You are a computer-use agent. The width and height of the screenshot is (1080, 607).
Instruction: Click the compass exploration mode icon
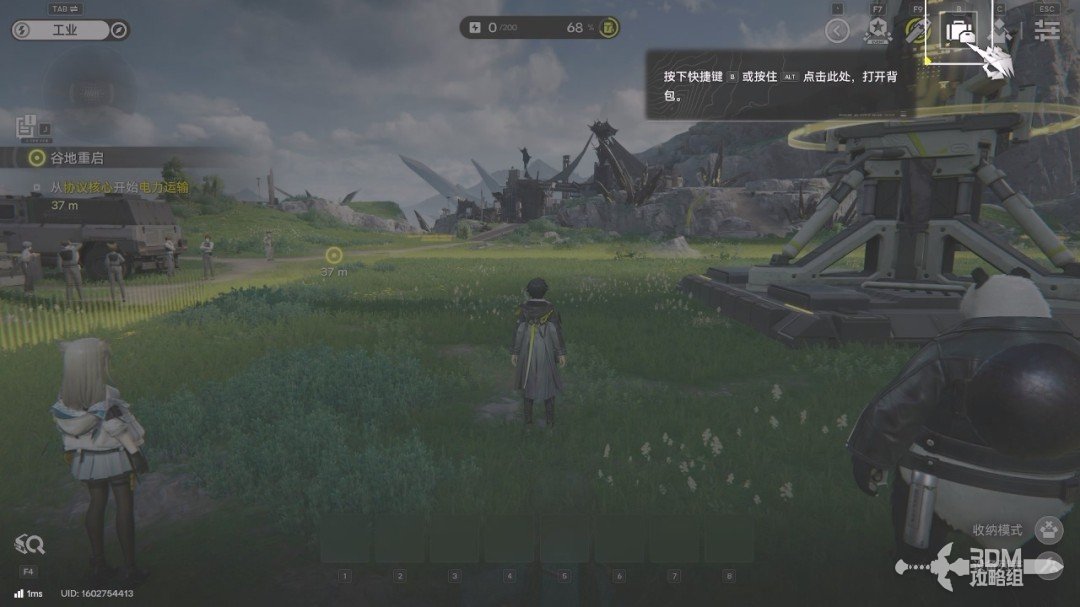118,30
